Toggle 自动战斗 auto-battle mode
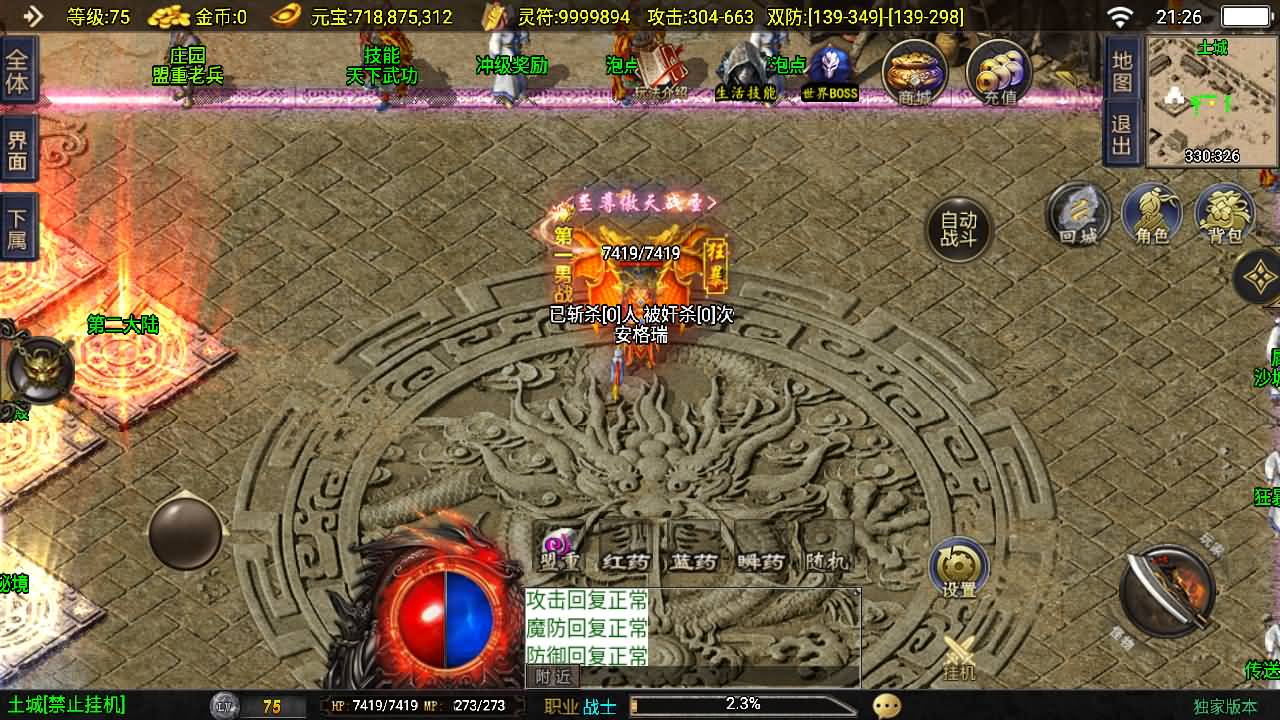Image resolution: width=1280 pixels, height=720 pixels. (957, 228)
